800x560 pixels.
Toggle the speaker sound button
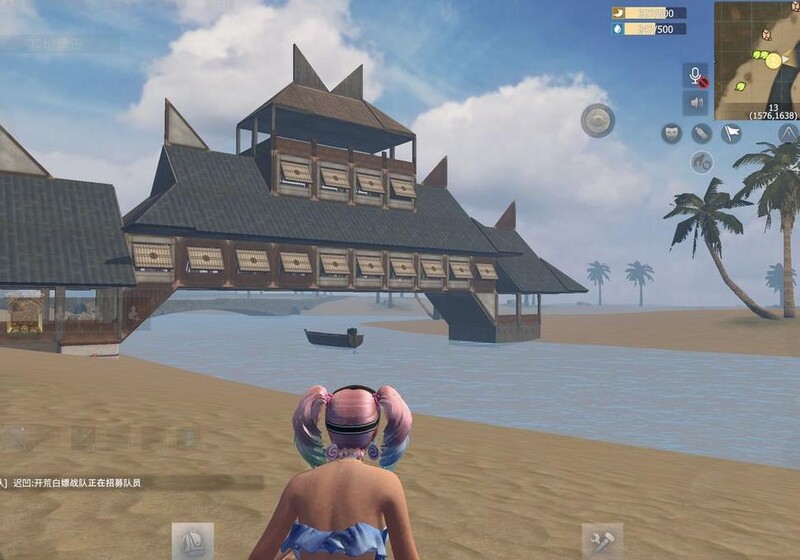coord(695,103)
